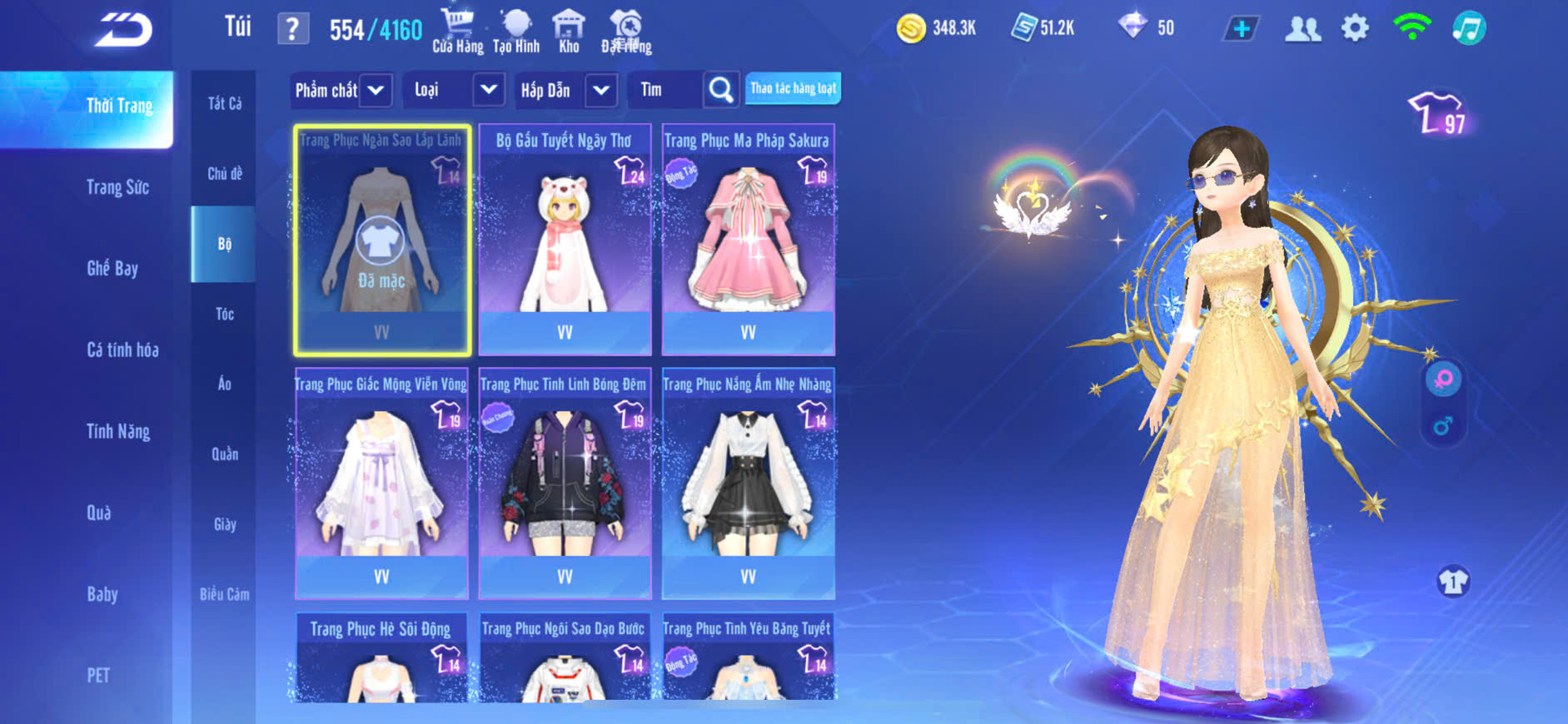Toggle the music note icon
Viewport: 1568px width, 724px height.
click(1469, 29)
